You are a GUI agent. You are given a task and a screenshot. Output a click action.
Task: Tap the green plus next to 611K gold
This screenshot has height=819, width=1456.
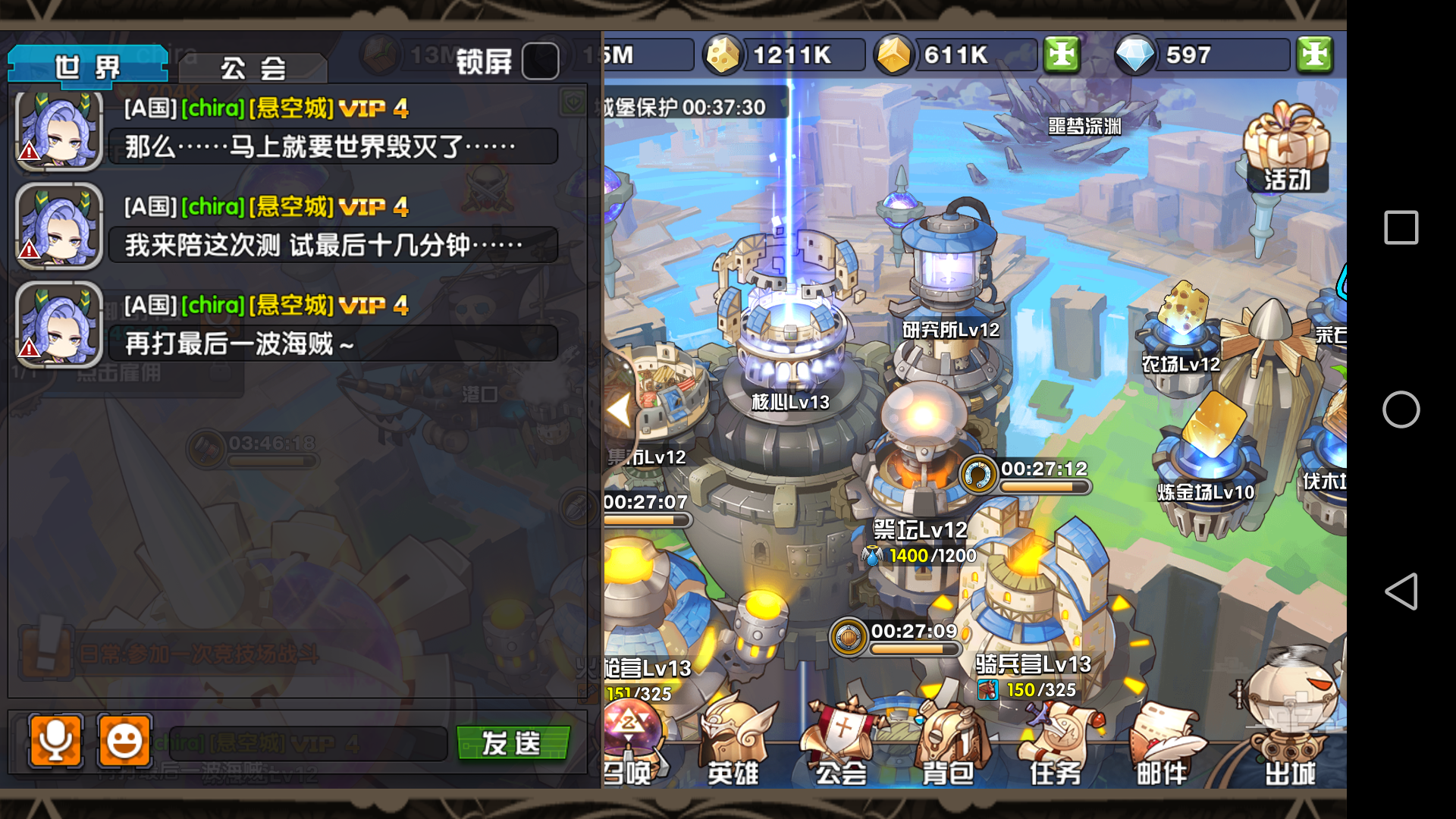(x=1061, y=55)
